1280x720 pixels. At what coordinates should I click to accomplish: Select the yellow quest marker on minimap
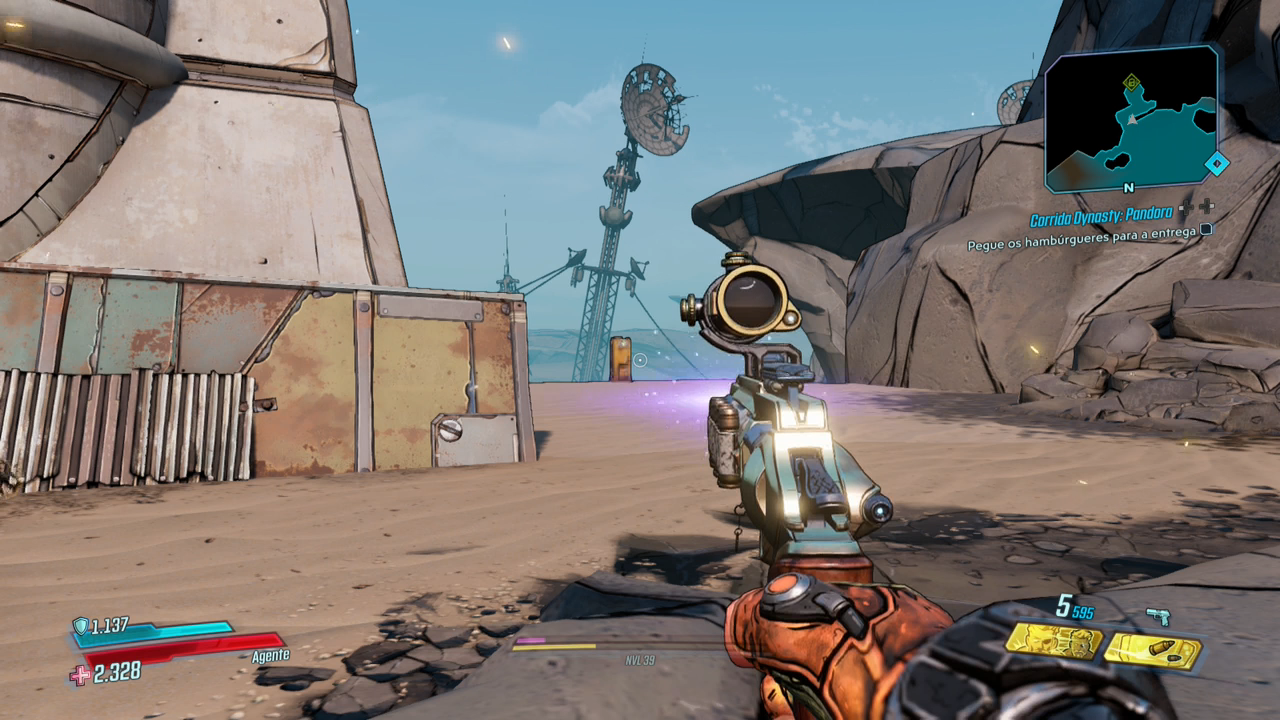(x=1131, y=82)
